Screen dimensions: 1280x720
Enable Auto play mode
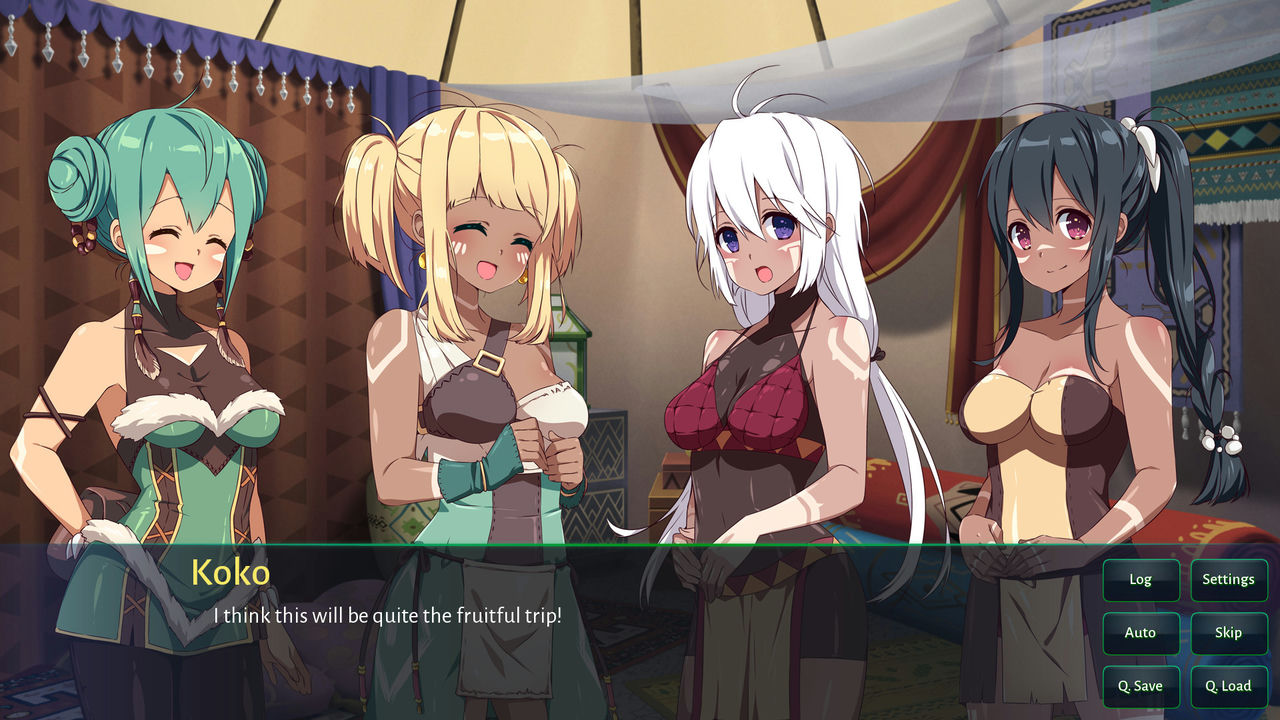click(1140, 632)
